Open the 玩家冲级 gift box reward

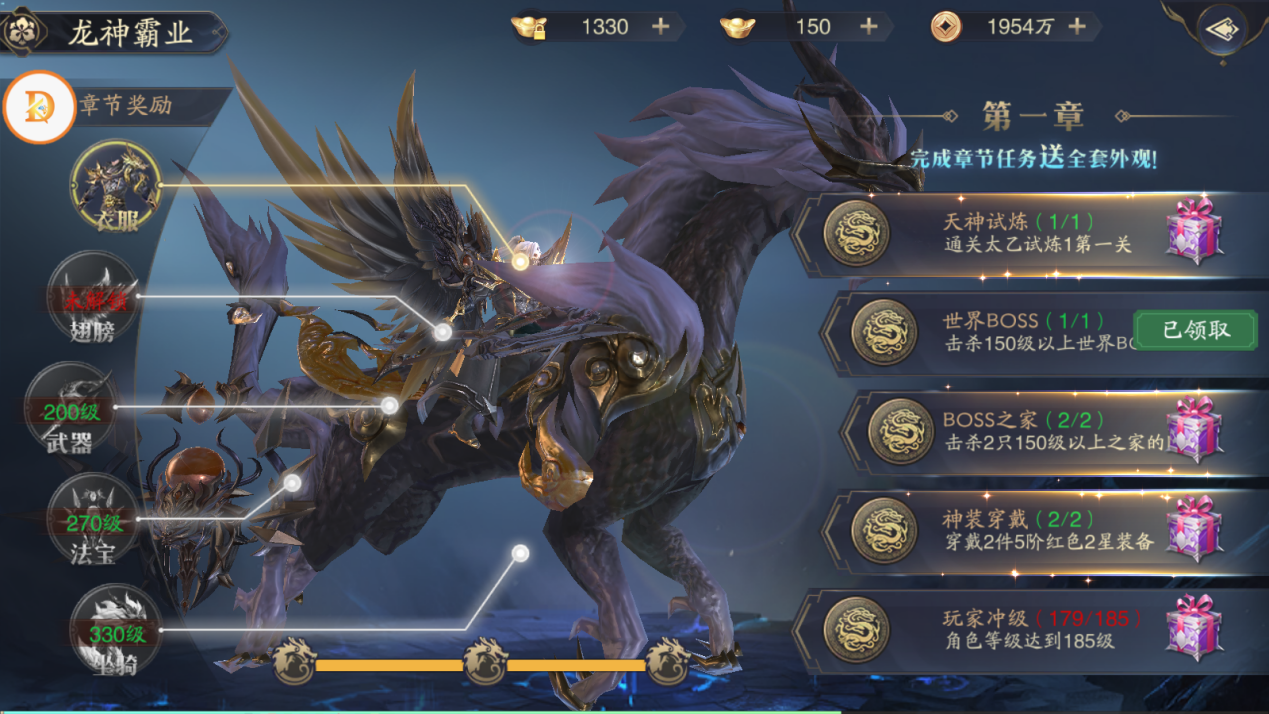pos(1194,628)
